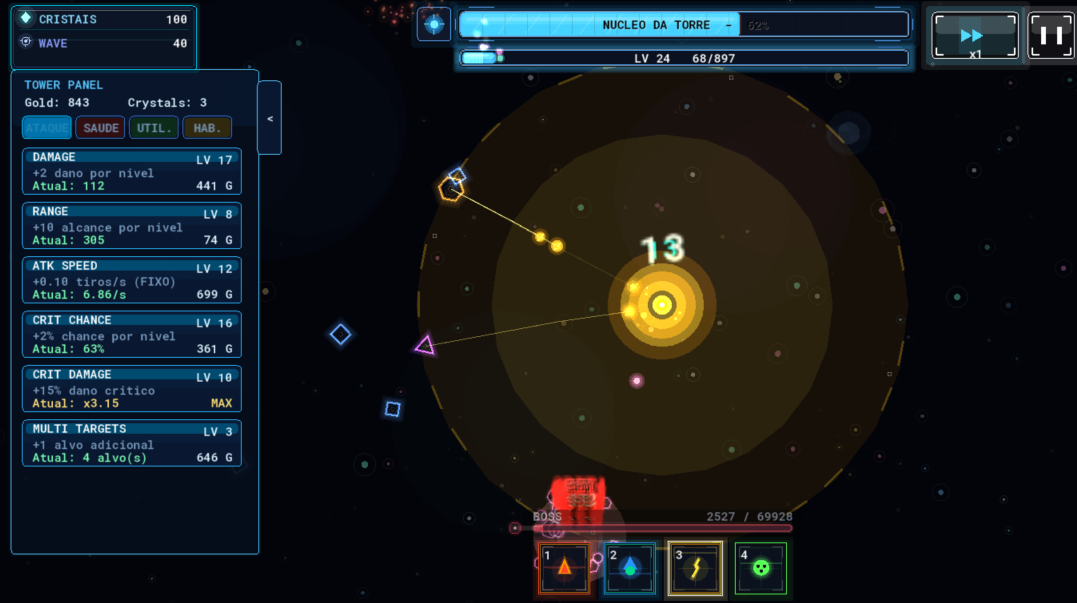Upgrade ATK SPEED for 699 gold
Viewport: 1077px width, 603px height.
click(x=132, y=280)
